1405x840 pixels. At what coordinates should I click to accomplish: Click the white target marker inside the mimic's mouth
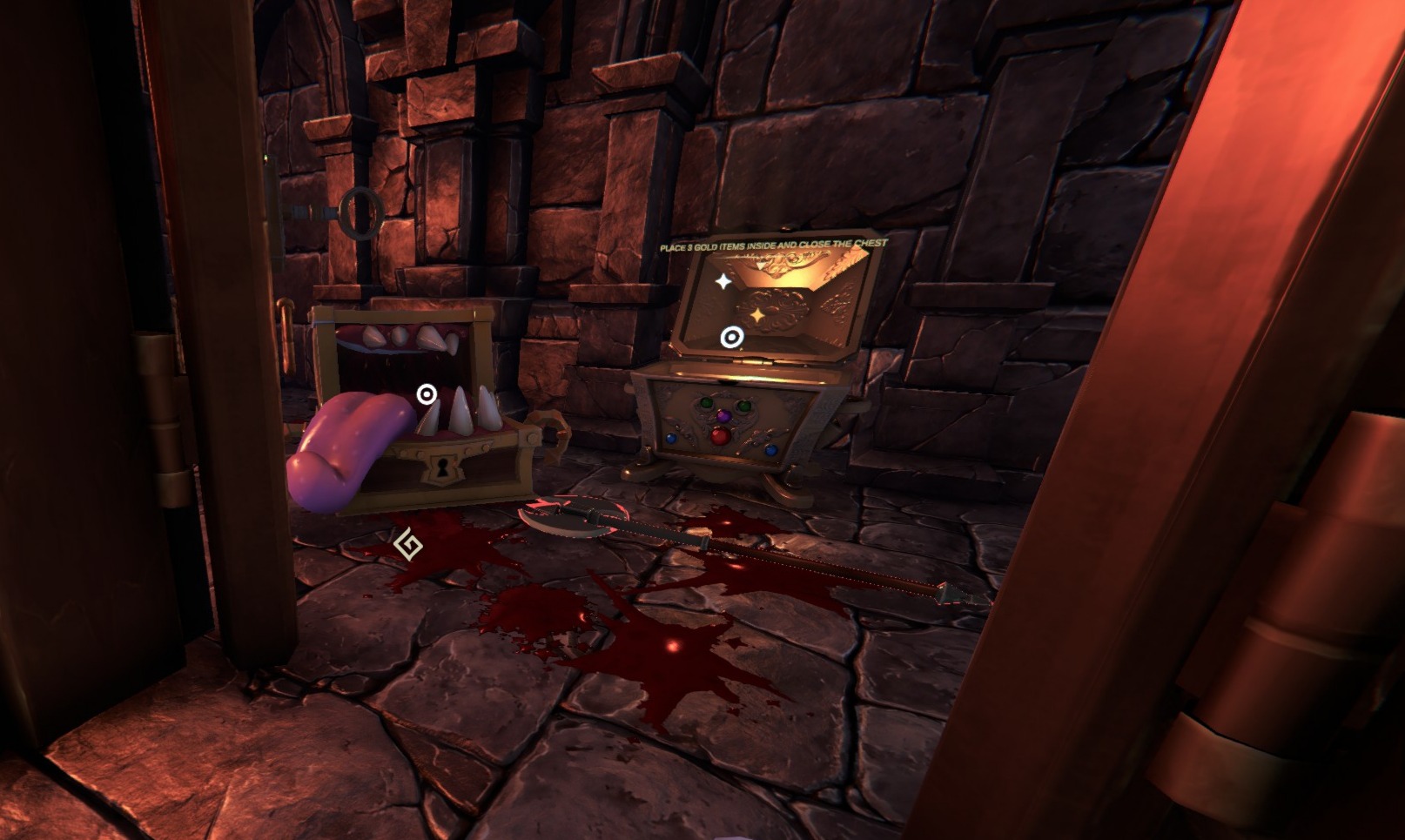click(427, 394)
